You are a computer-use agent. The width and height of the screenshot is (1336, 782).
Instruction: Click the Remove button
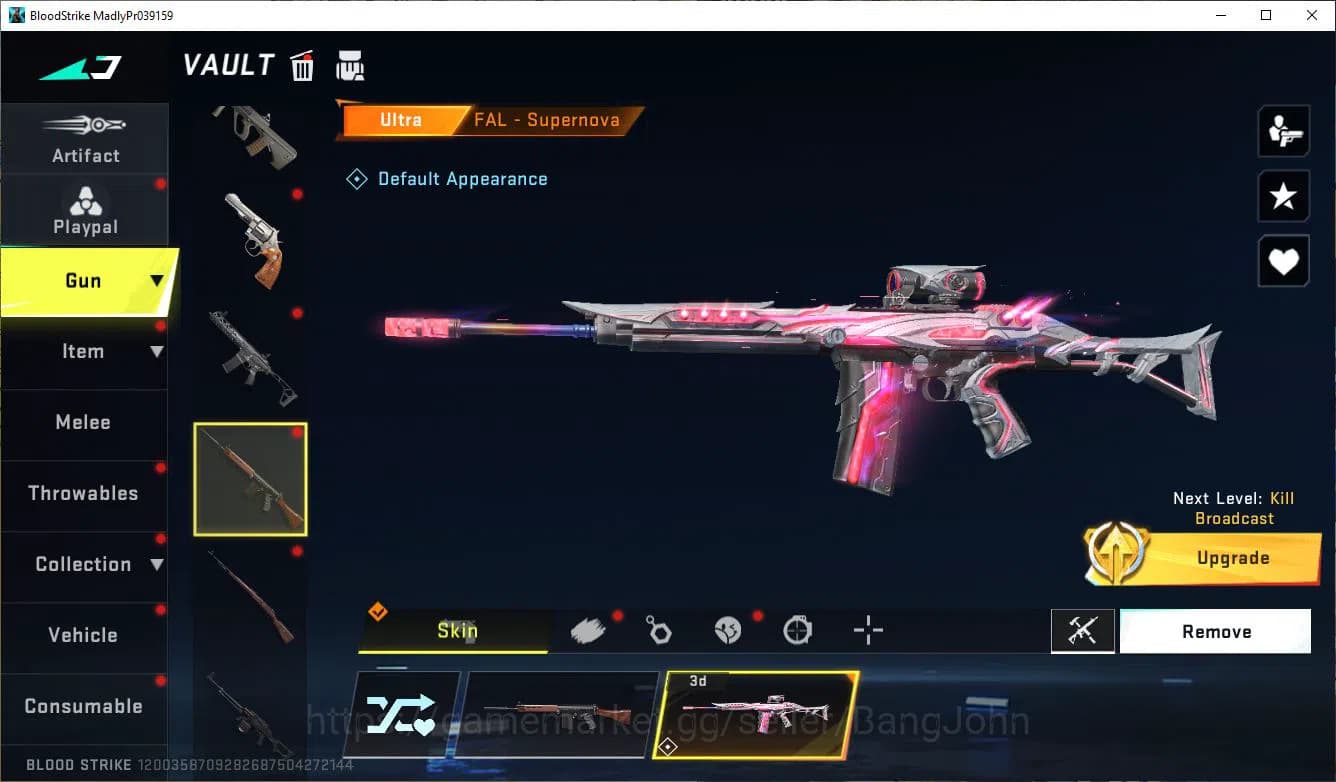pyautogui.click(x=1216, y=631)
